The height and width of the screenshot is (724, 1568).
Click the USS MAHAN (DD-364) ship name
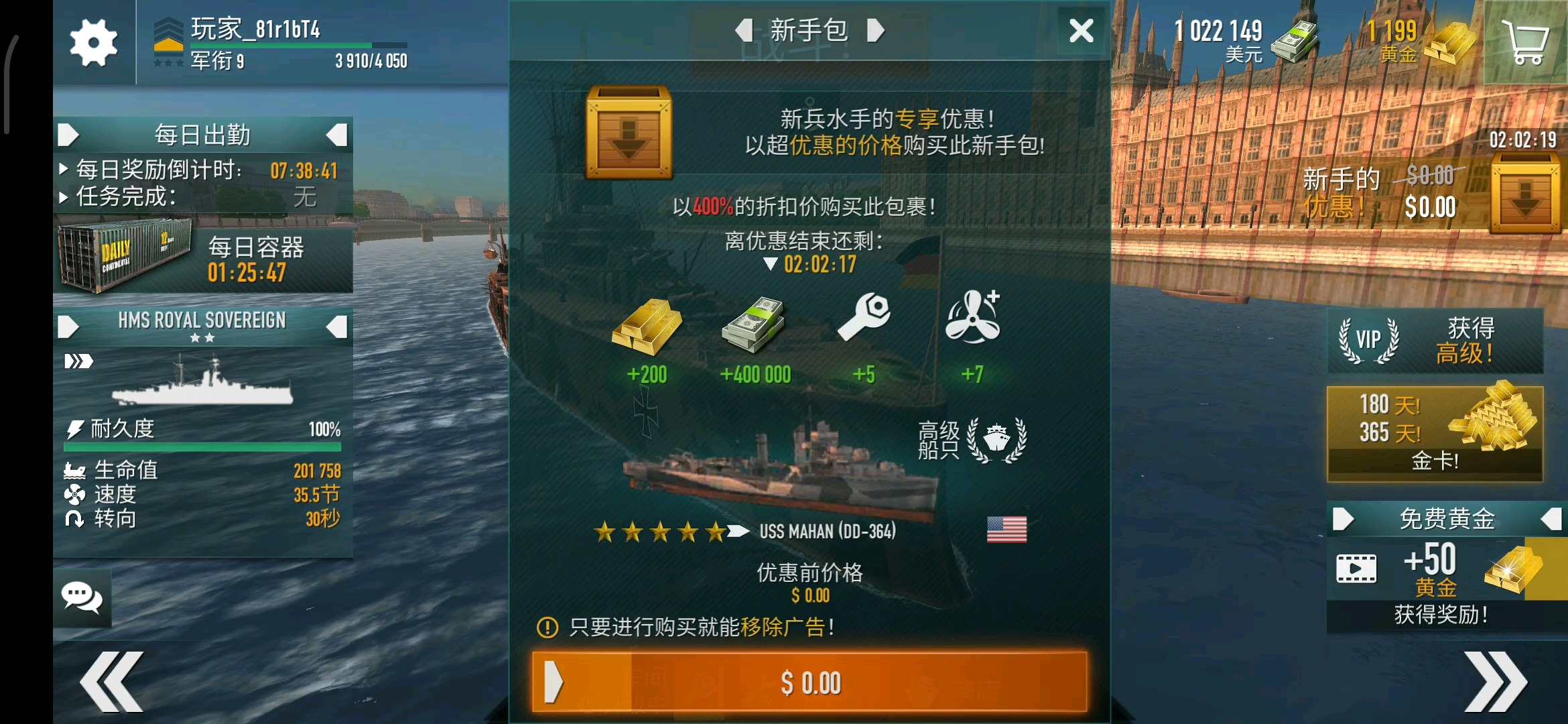click(828, 530)
